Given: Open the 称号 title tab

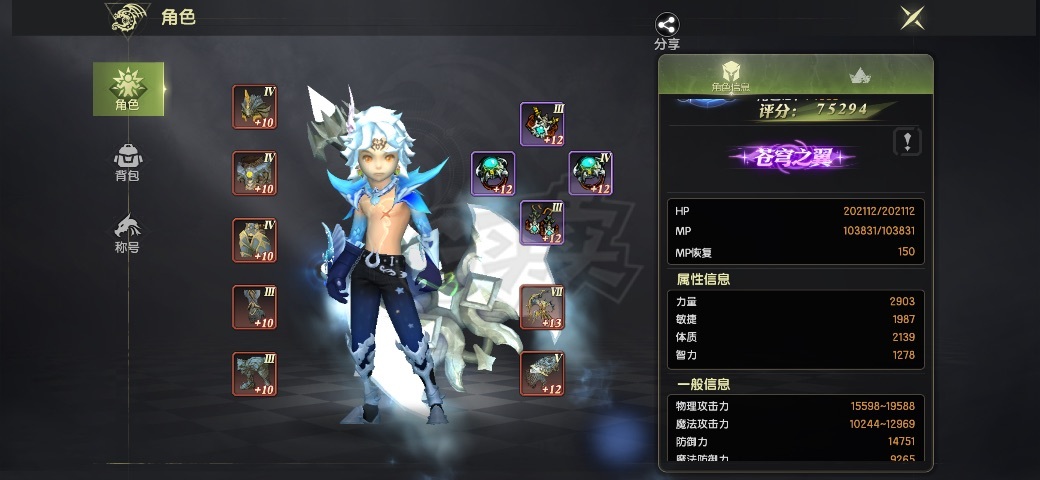Looking at the screenshot, I should (127, 233).
